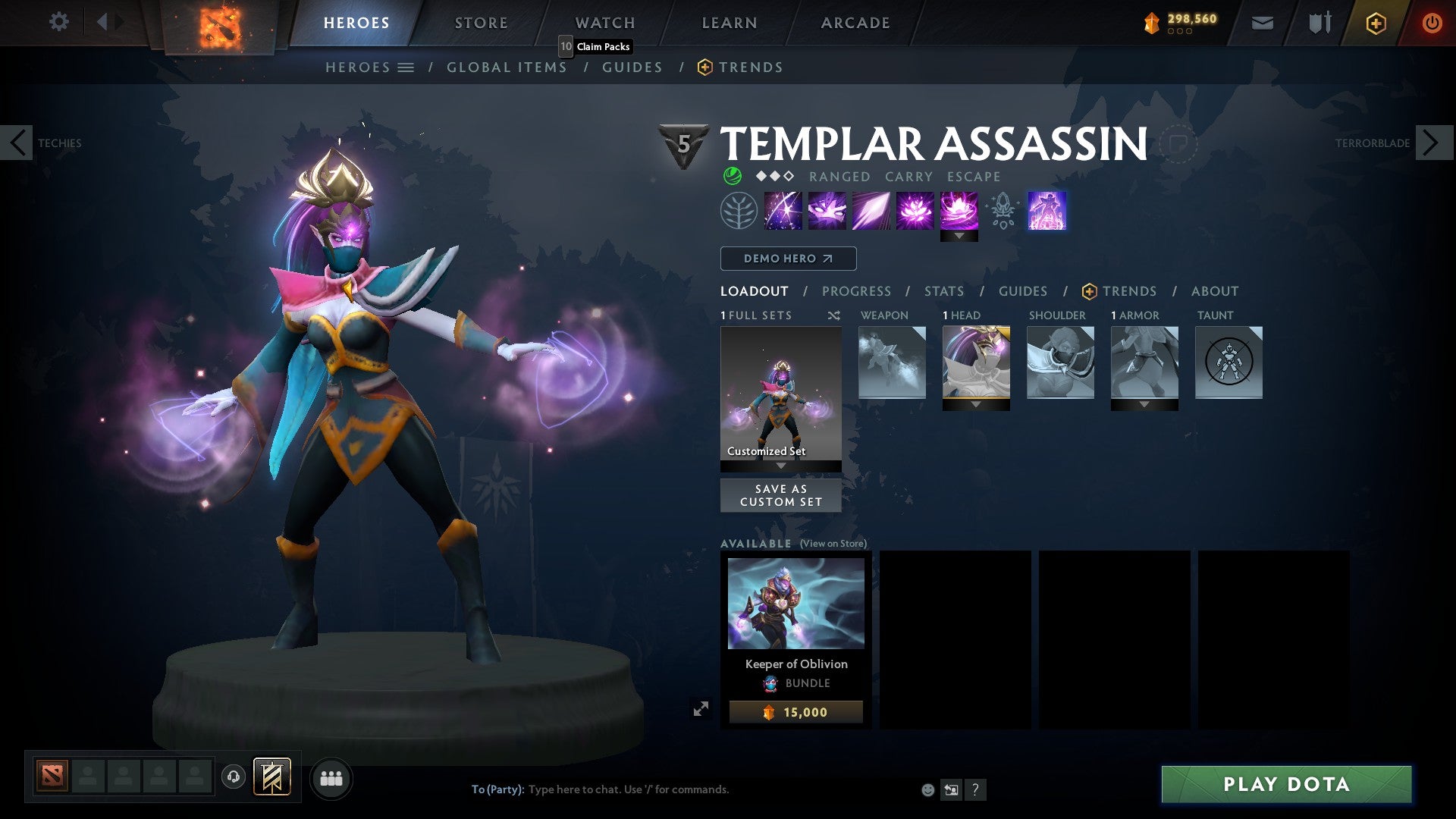The width and height of the screenshot is (1456, 819).
Task: Select the Refraction ability icon
Action: [x=782, y=210]
